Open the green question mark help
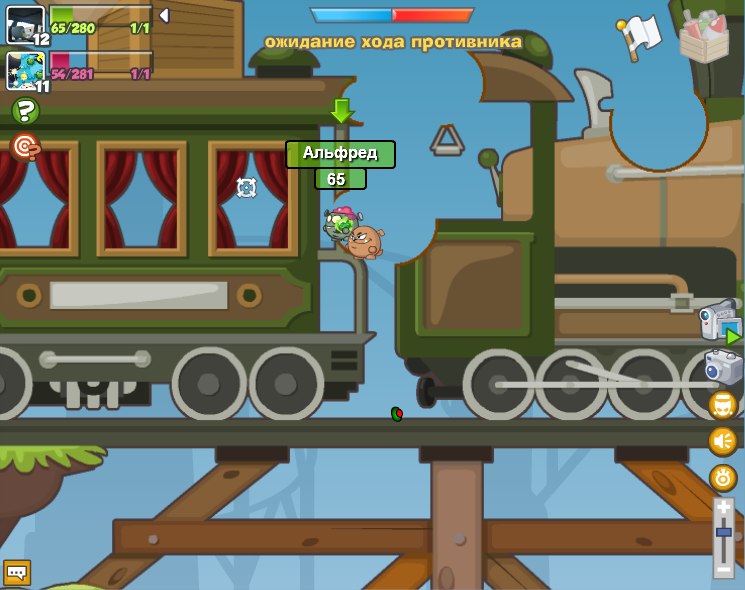745x590 pixels. point(25,111)
